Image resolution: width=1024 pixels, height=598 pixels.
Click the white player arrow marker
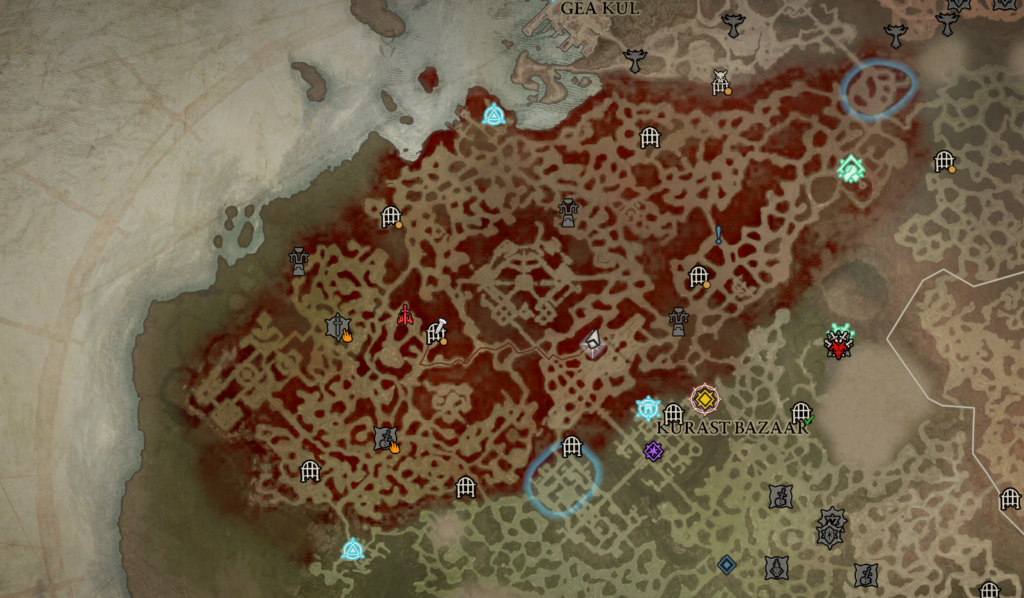pyautogui.click(x=593, y=343)
